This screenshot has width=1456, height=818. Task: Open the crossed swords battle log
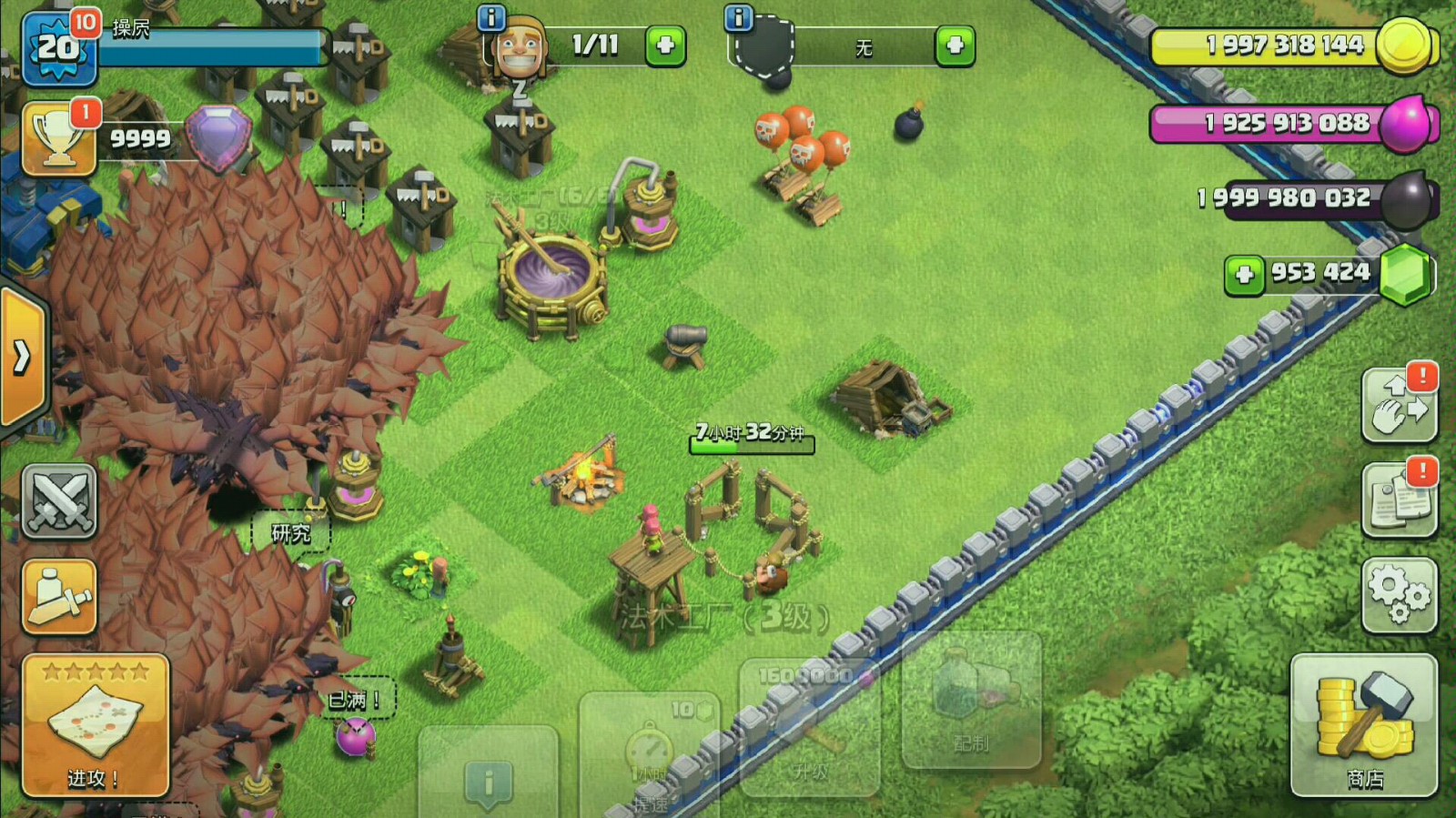(x=59, y=501)
